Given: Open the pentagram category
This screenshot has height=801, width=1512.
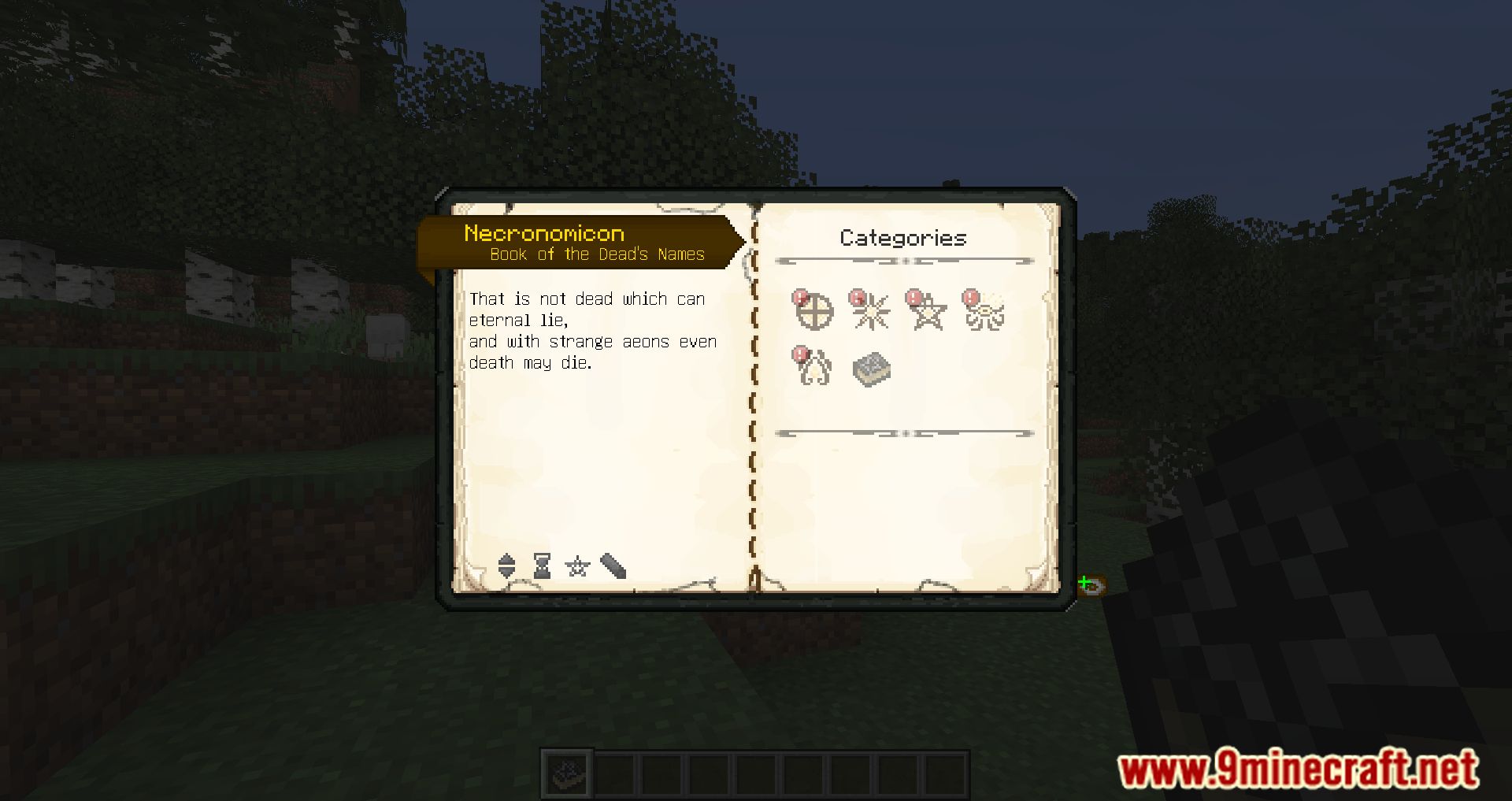Looking at the screenshot, I should tap(928, 314).
